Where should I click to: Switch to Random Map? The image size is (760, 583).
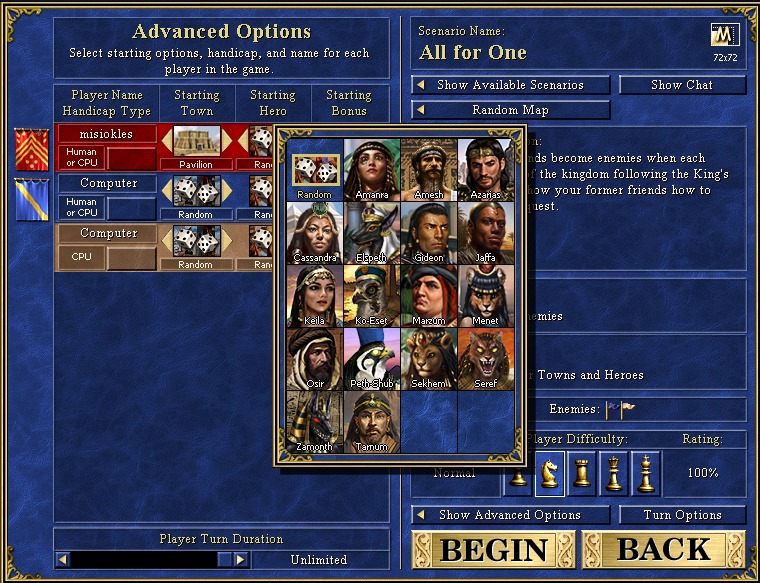click(x=511, y=110)
